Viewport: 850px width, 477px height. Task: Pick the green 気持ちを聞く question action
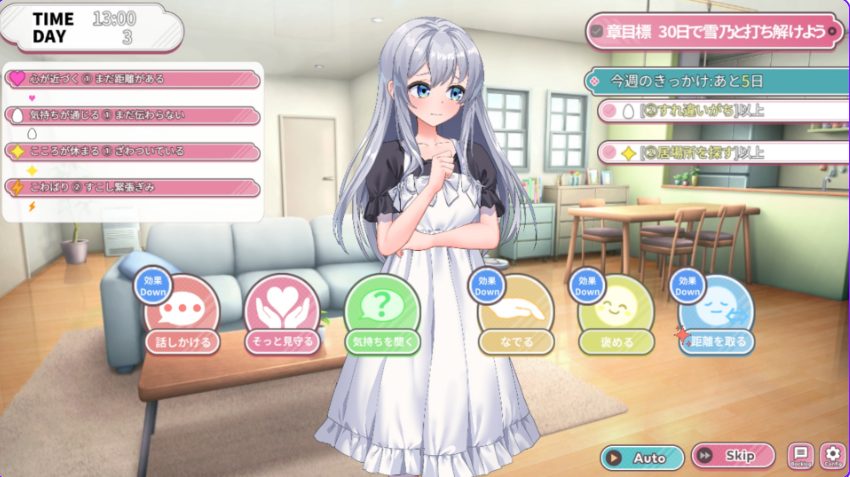(x=382, y=317)
